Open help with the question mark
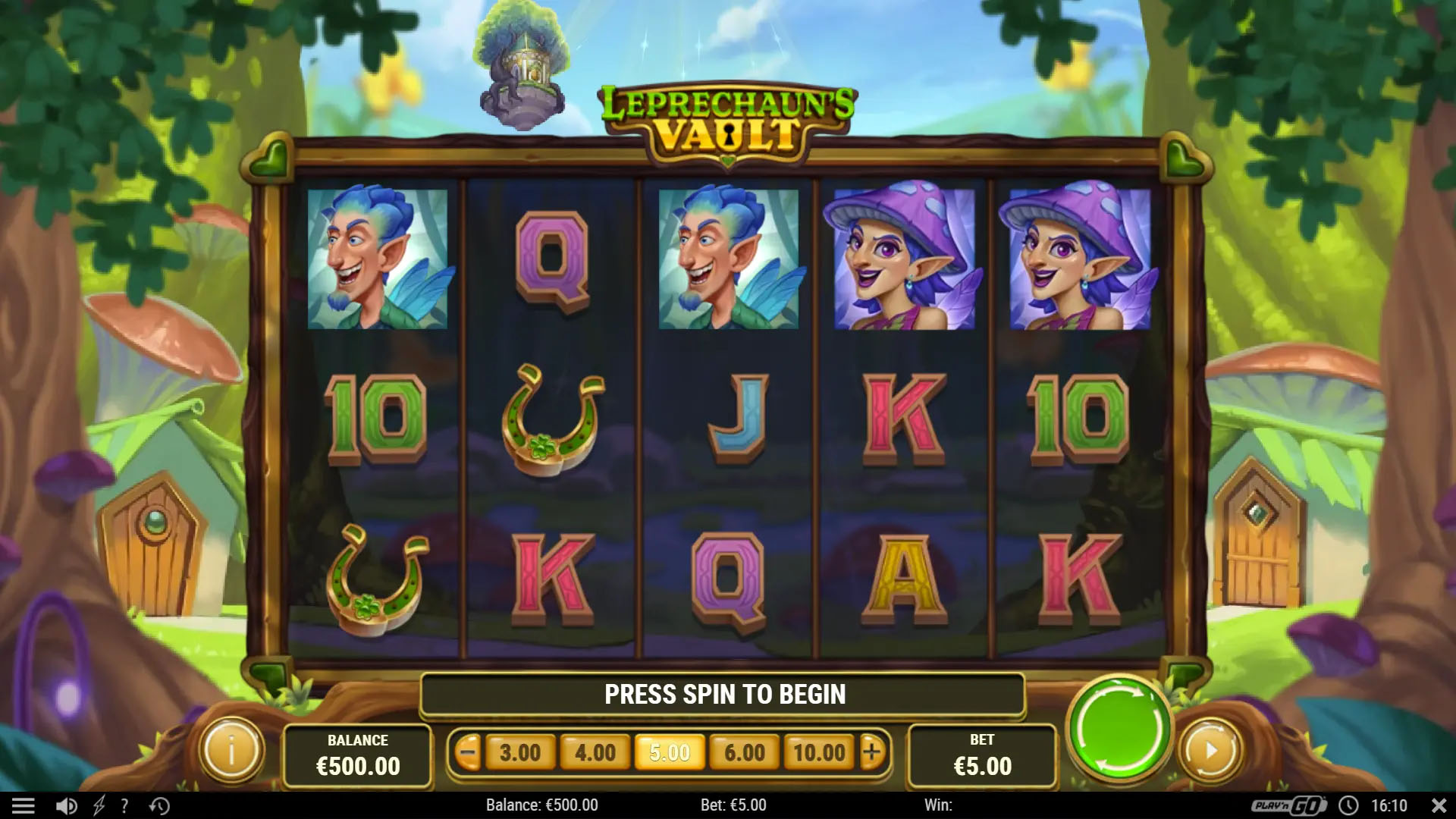Screen dimensions: 1456x819 click(x=124, y=805)
